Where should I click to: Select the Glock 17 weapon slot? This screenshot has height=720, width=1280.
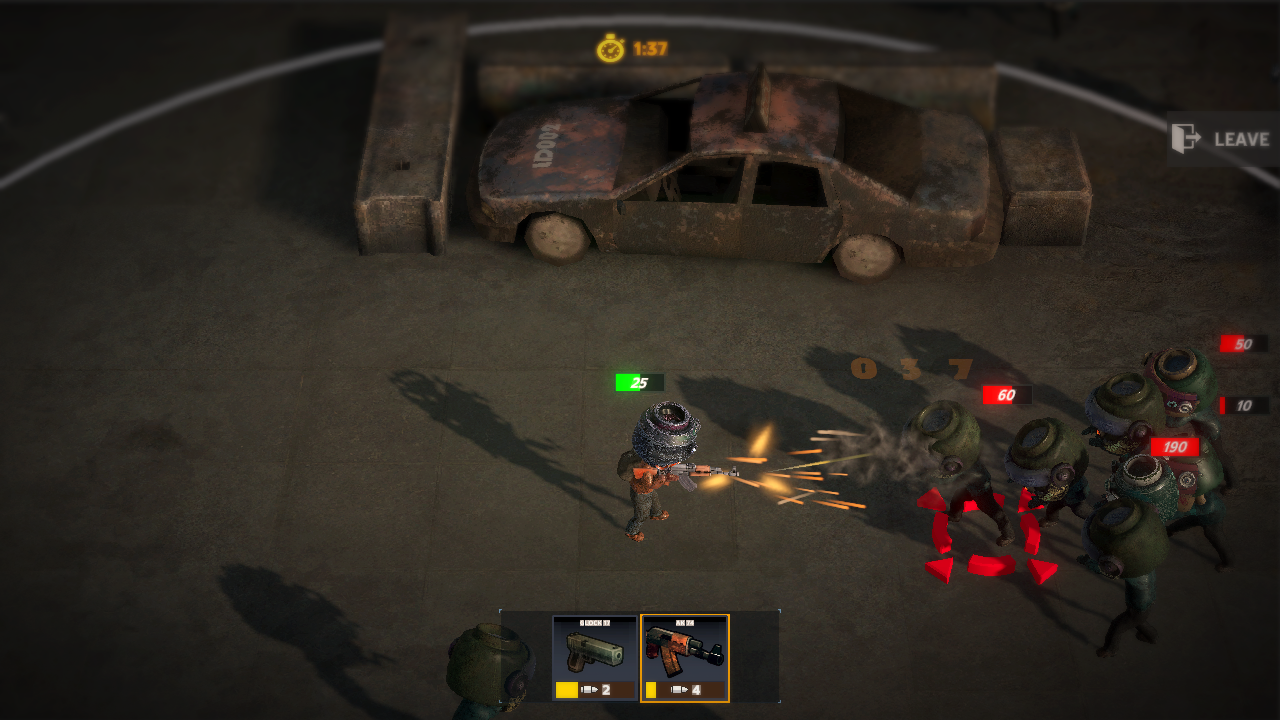click(594, 658)
